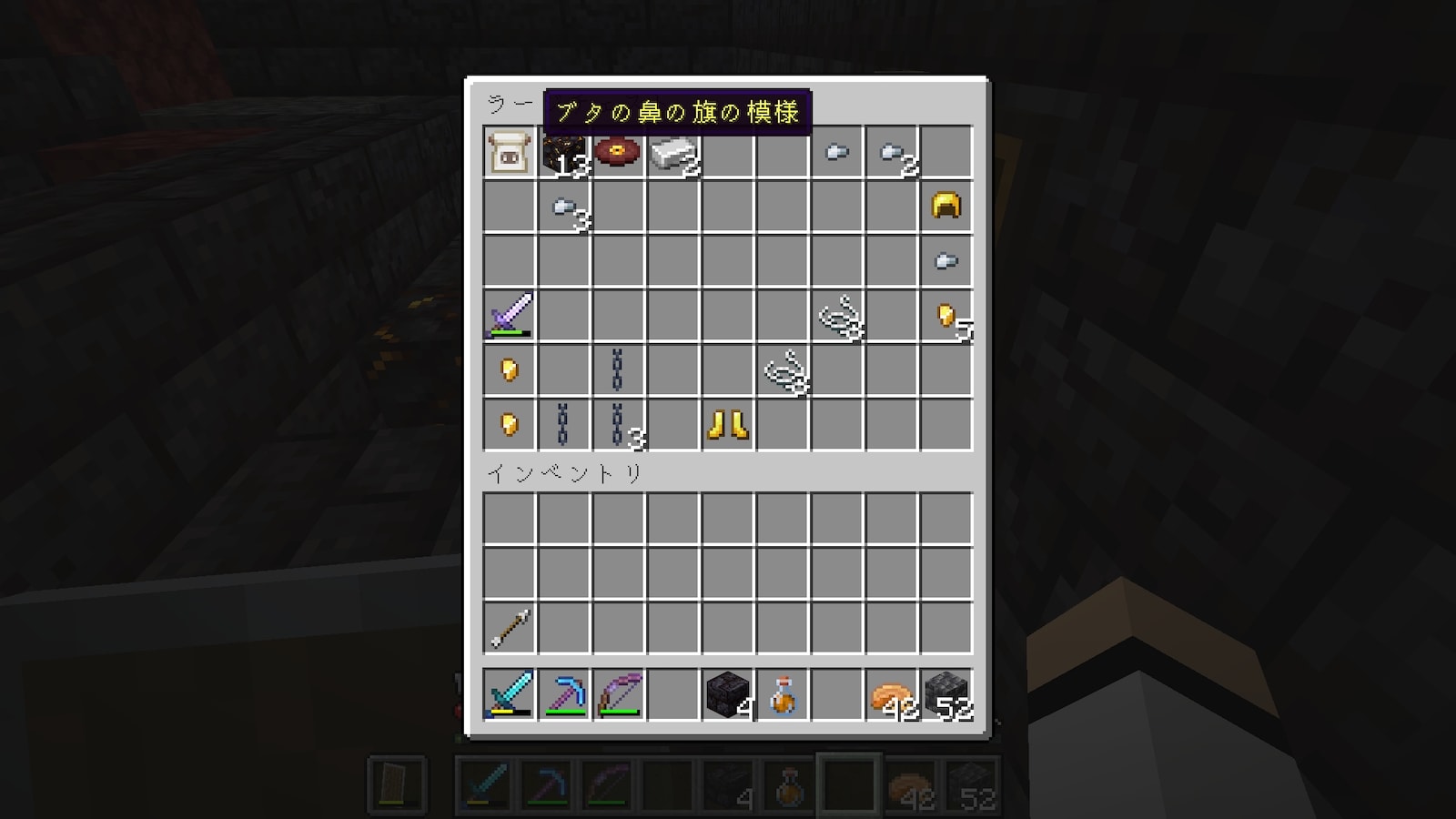Select the arrow in the inventory

[510, 628]
